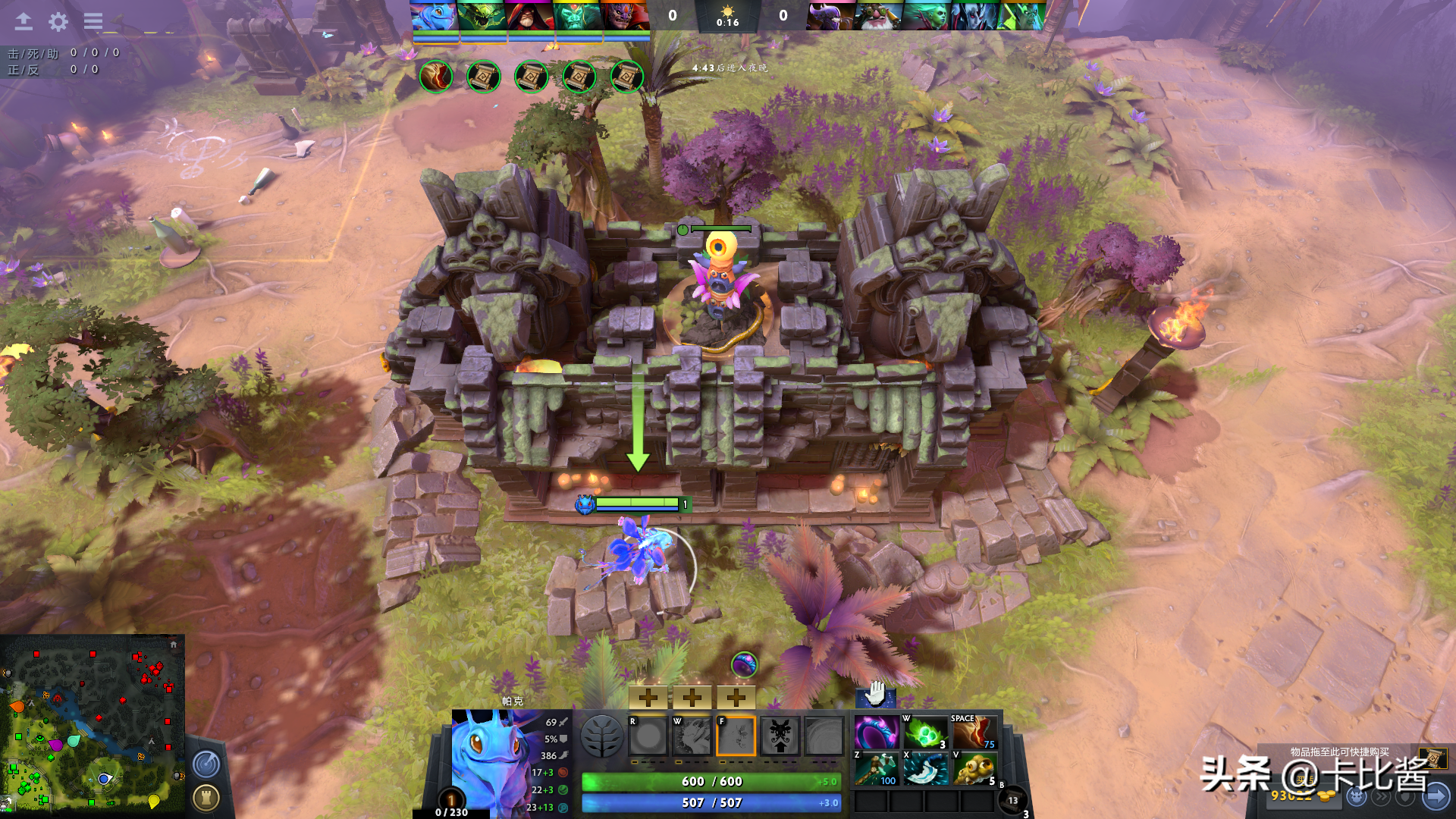1456x819 pixels.
Task: Select Puck's portrait in the top bar
Action: click(434, 16)
